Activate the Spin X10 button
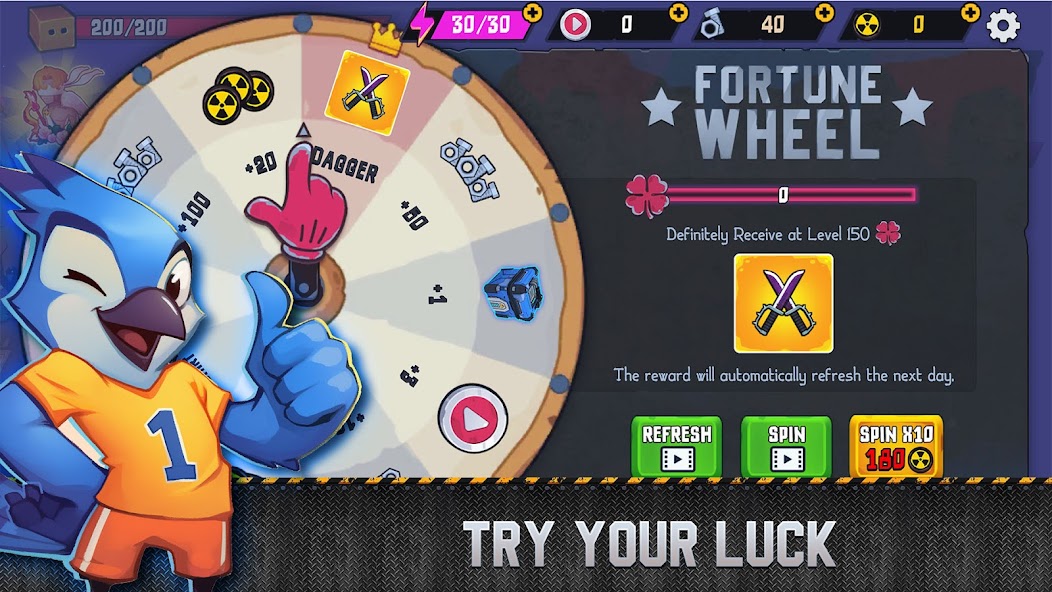Image resolution: width=1052 pixels, height=592 pixels. pyautogui.click(x=895, y=446)
